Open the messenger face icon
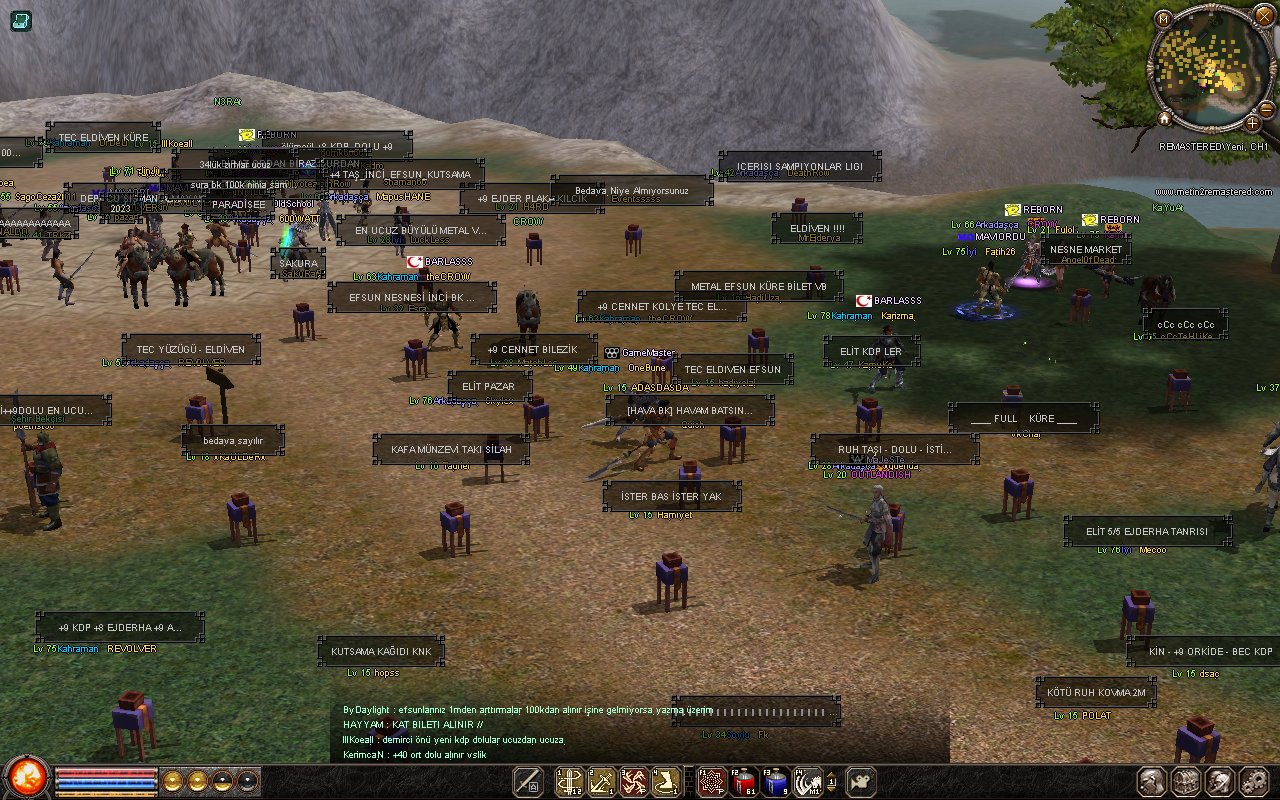 tap(1151, 780)
